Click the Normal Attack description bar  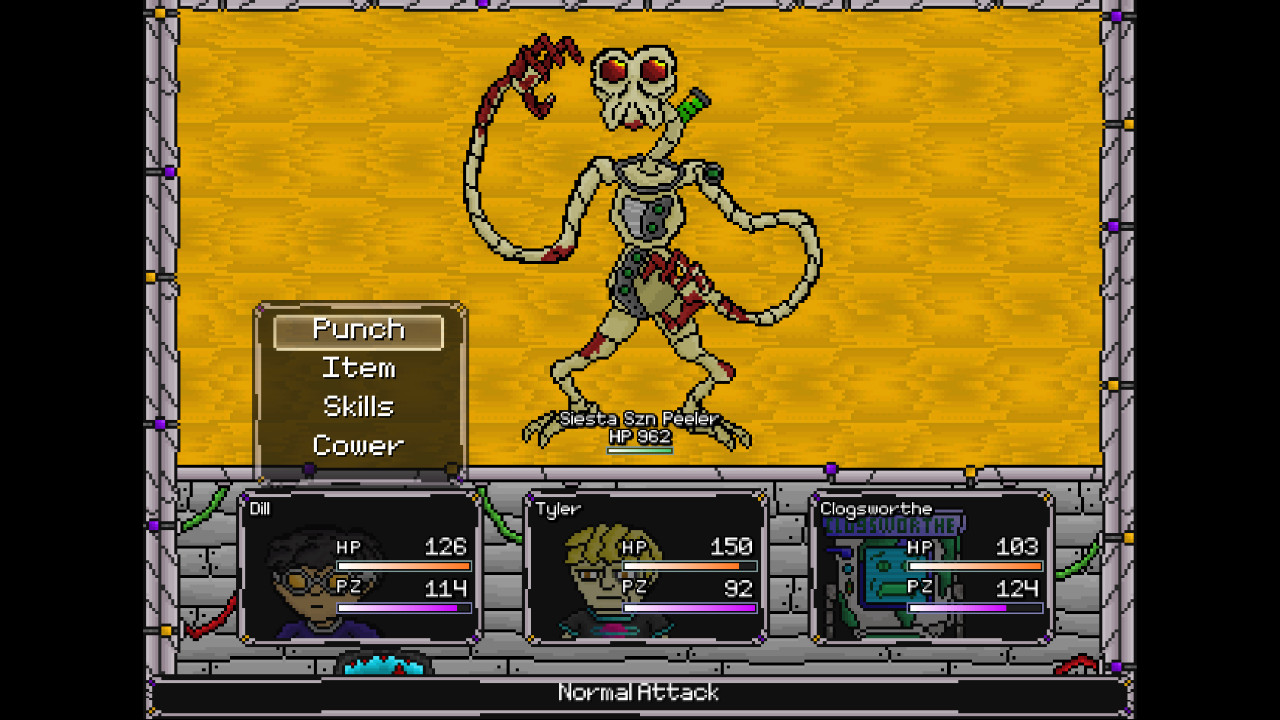(x=640, y=692)
